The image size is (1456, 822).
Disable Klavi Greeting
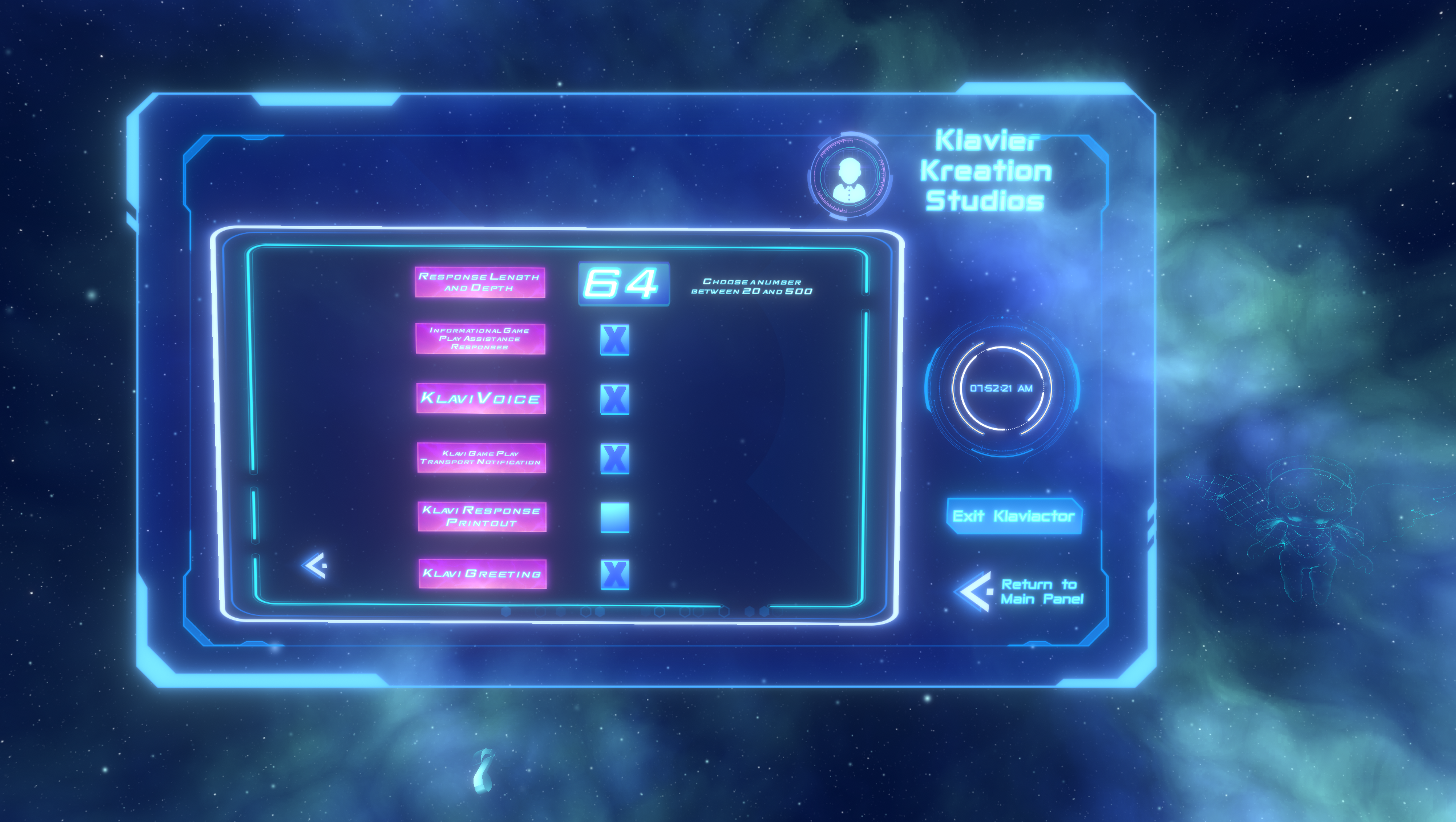[615, 576]
